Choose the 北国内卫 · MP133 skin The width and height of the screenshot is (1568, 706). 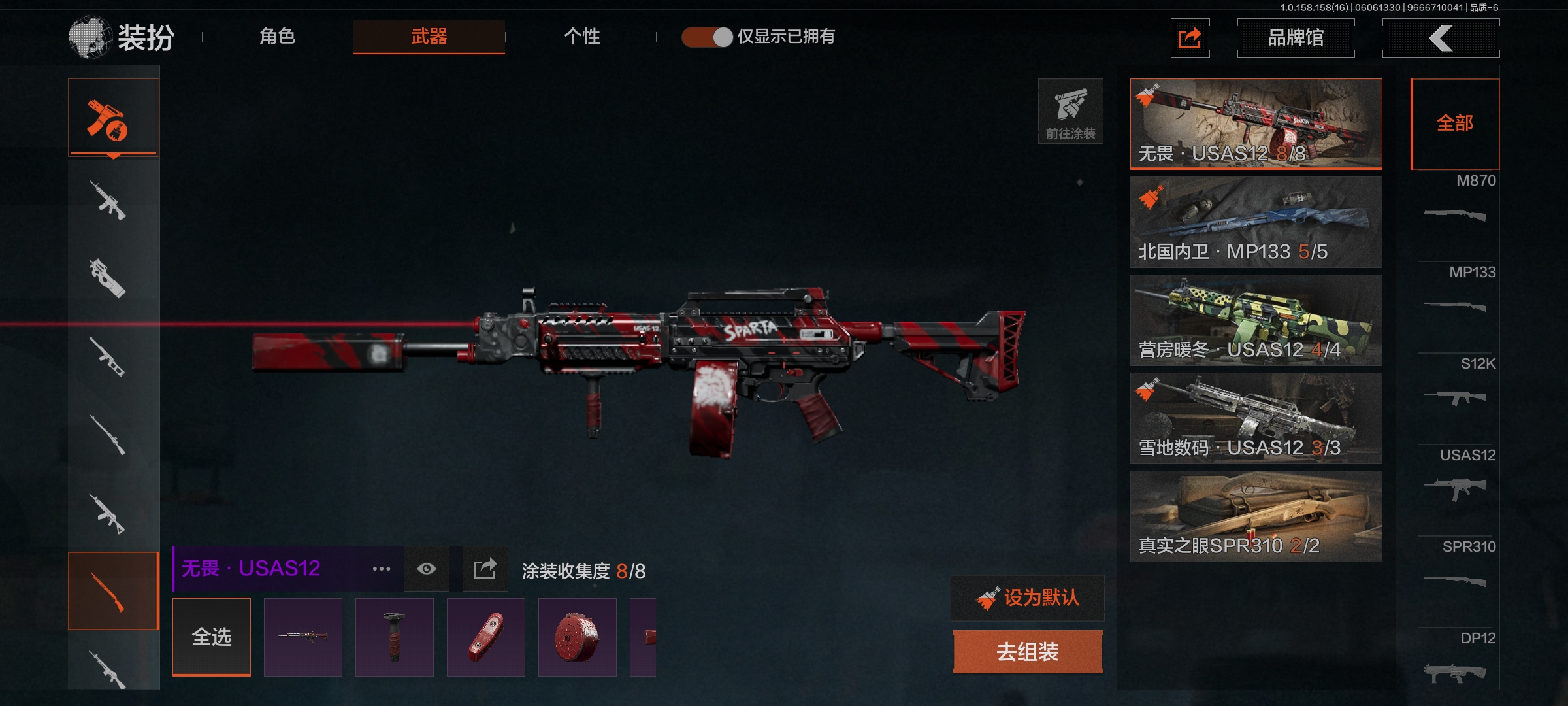[1256, 222]
